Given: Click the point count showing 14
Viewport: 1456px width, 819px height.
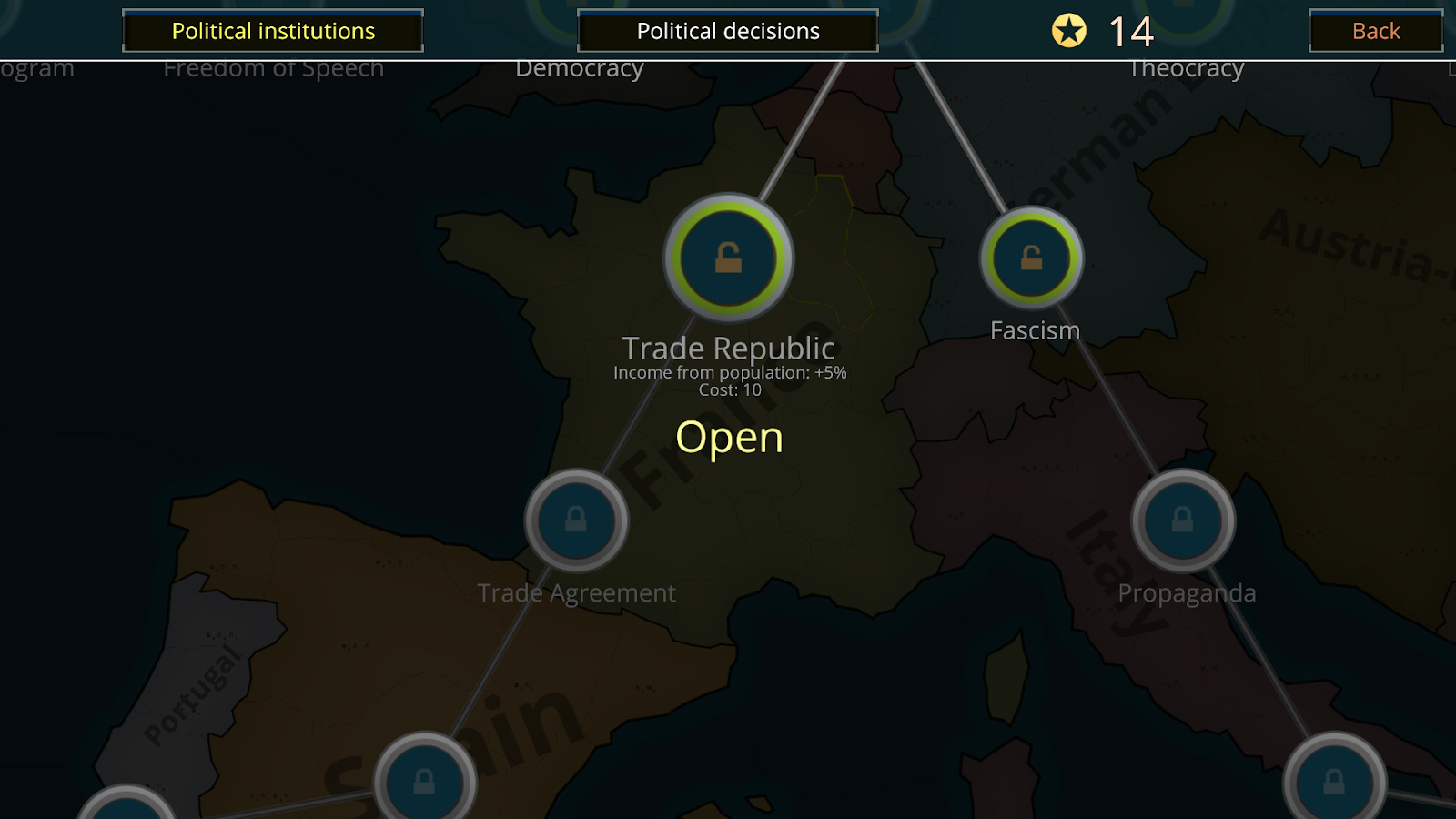Looking at the screenshot, I should point(1131,31).
